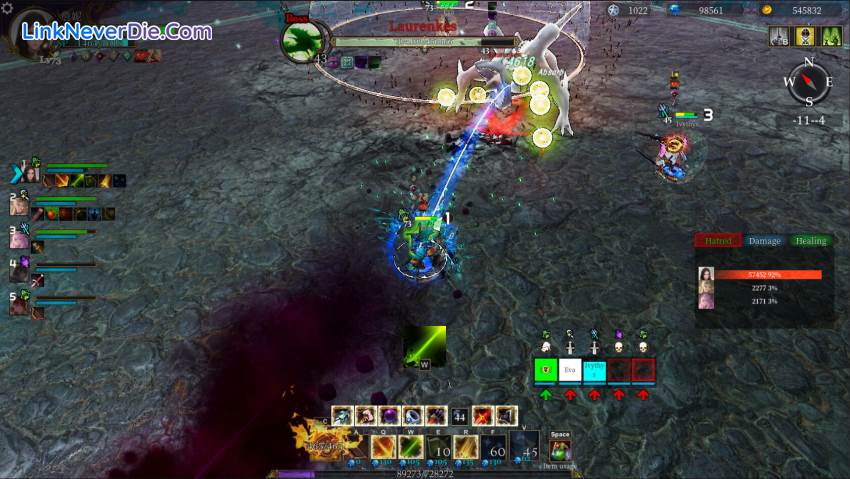Select the Laurenkes boss portrait
The width and height of the screenshot is (850, 479).
click(x=300, y=42)
